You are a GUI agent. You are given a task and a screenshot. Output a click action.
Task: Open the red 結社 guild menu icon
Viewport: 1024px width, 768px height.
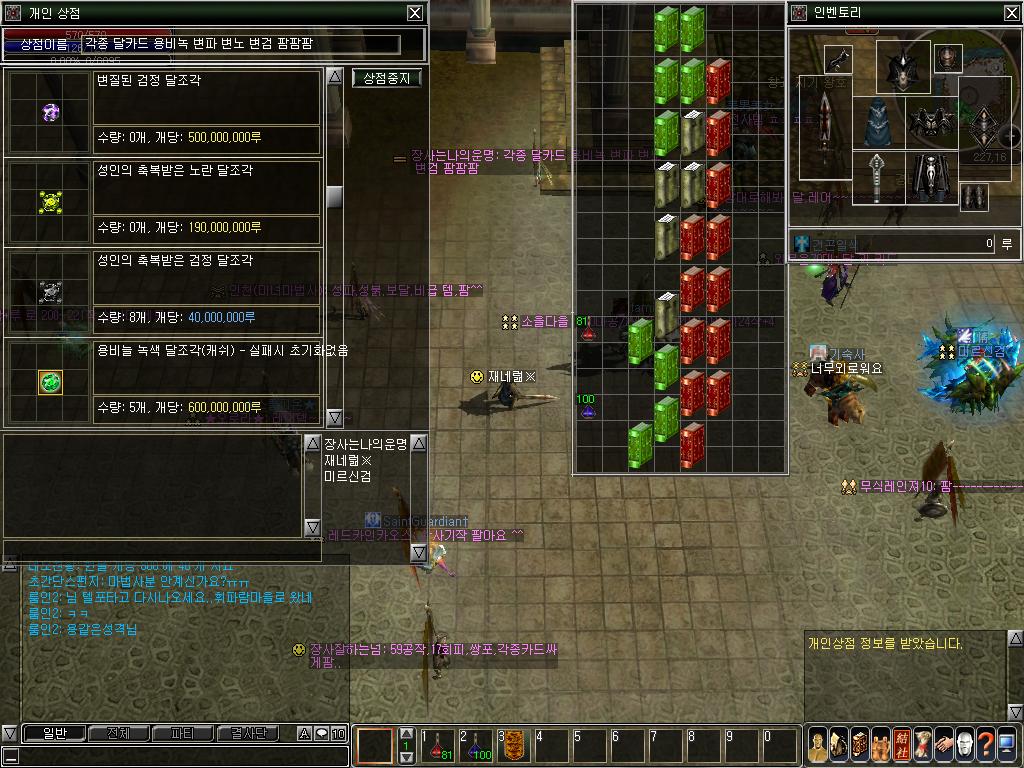[x=901, y=745]
